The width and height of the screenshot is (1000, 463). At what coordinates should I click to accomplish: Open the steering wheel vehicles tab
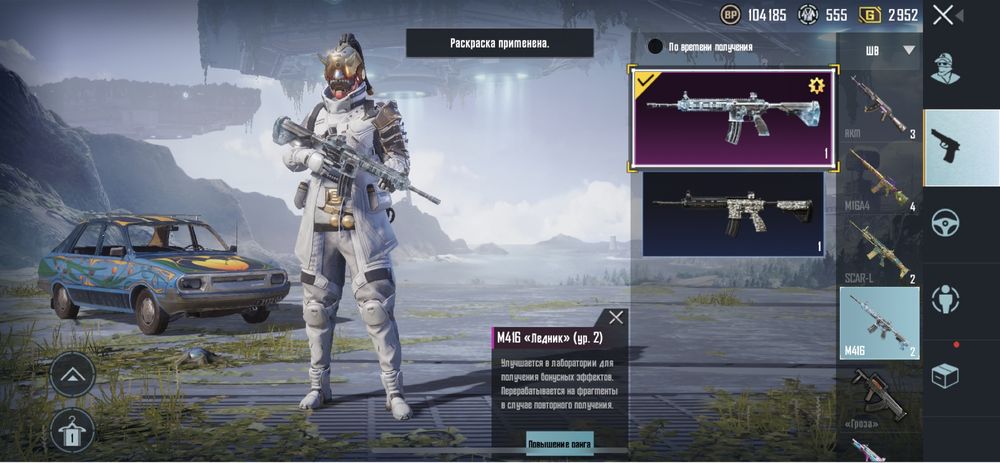tap(945, 223)
